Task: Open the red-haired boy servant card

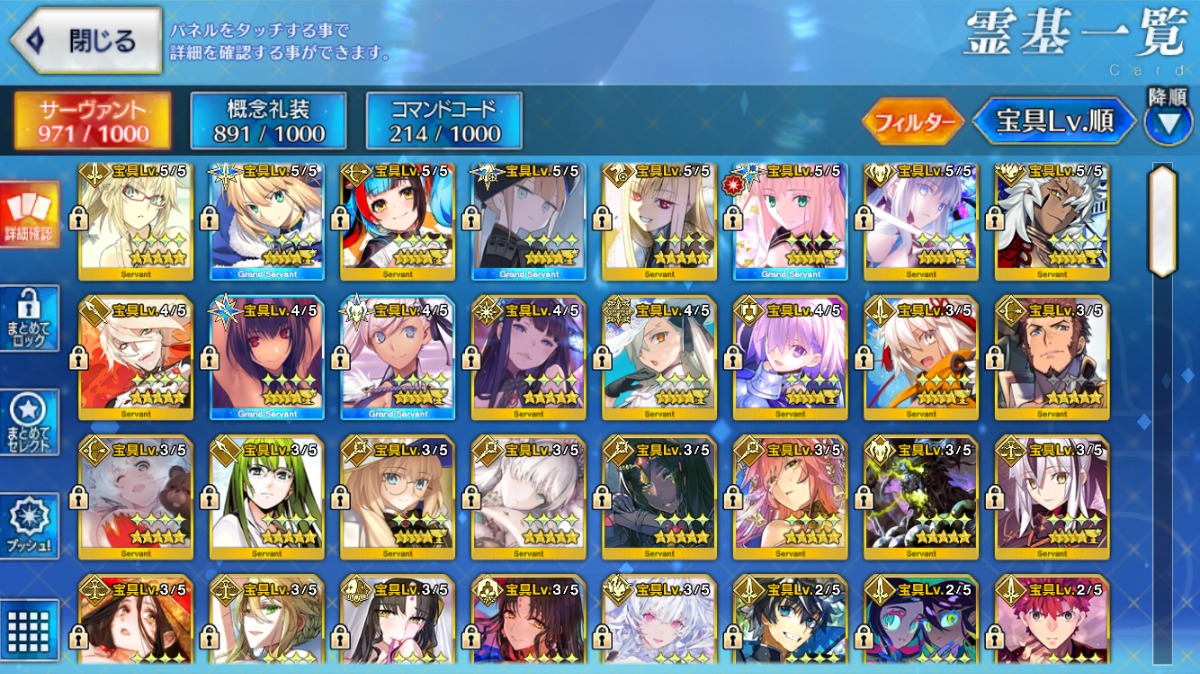Action: pyautogui.click(x=1052, y=620)
